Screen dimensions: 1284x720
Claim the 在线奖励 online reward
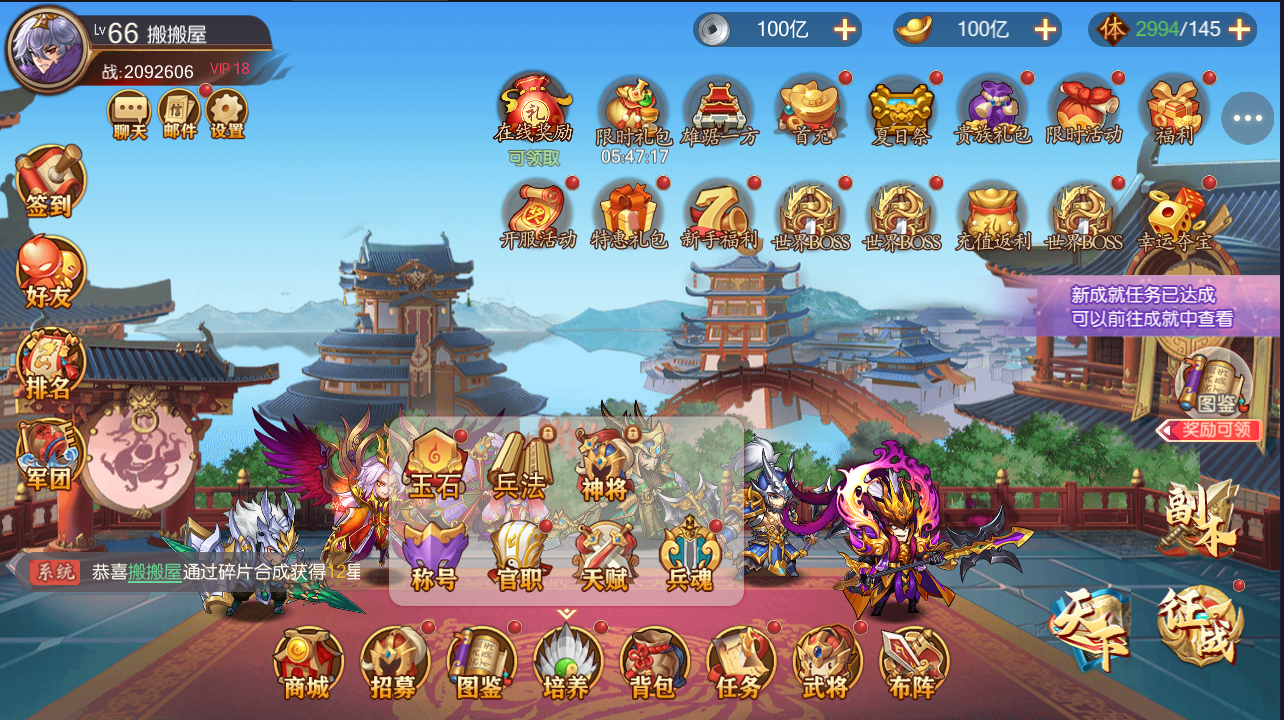pos(533,108)
